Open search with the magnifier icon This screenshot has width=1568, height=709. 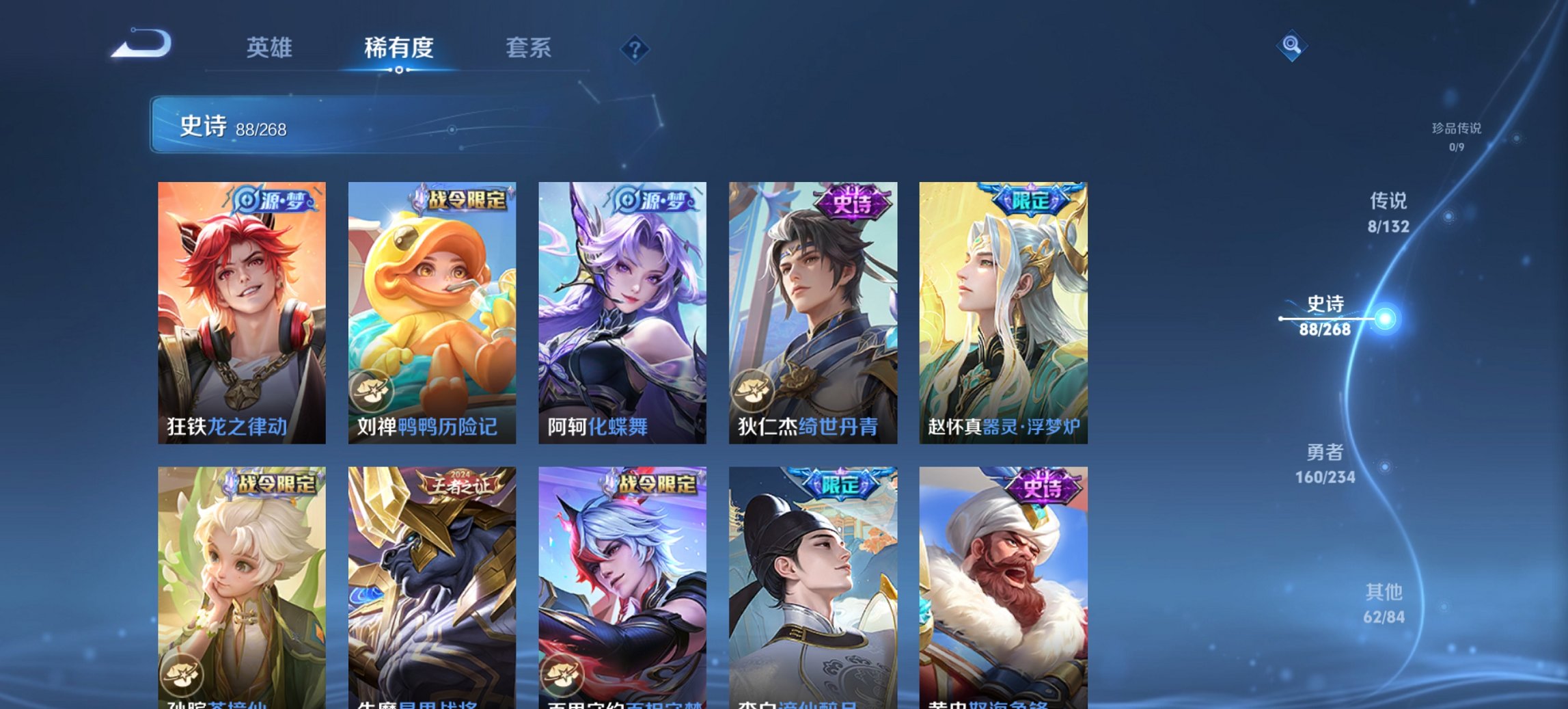(x=1291, y=46)
